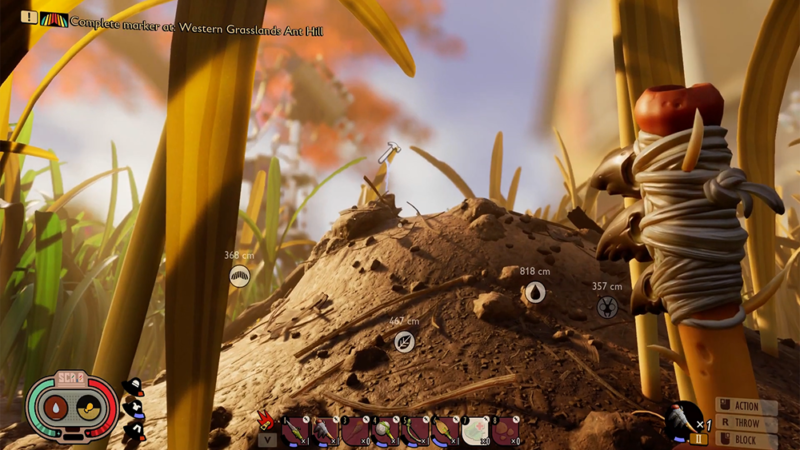Image resolution: width=800 pixels, height=450 pixels.
Task: Use the bandage in hotbar slot 7
Action: 475,430
